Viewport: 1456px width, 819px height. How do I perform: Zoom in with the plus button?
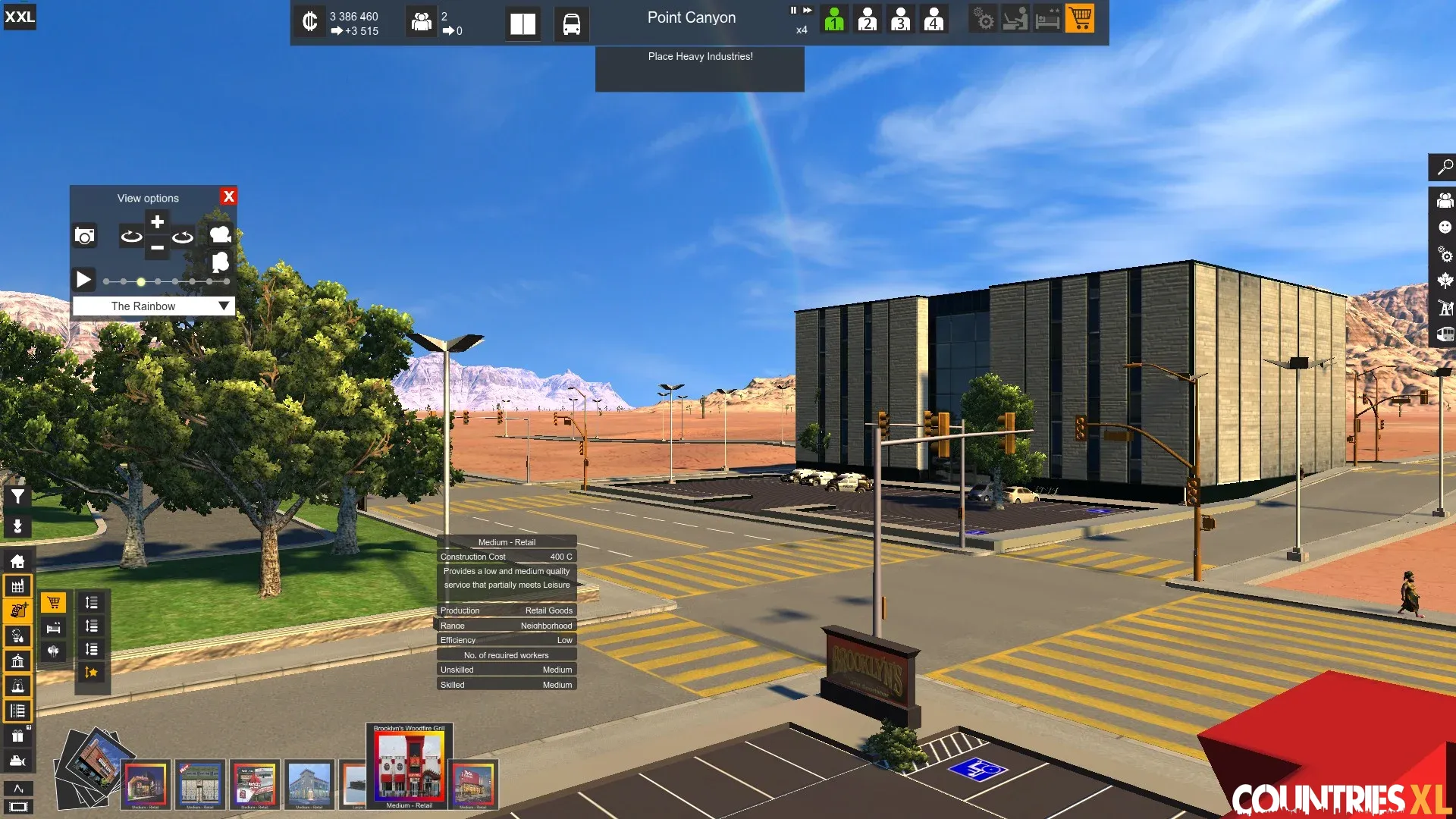coord(157,222)
